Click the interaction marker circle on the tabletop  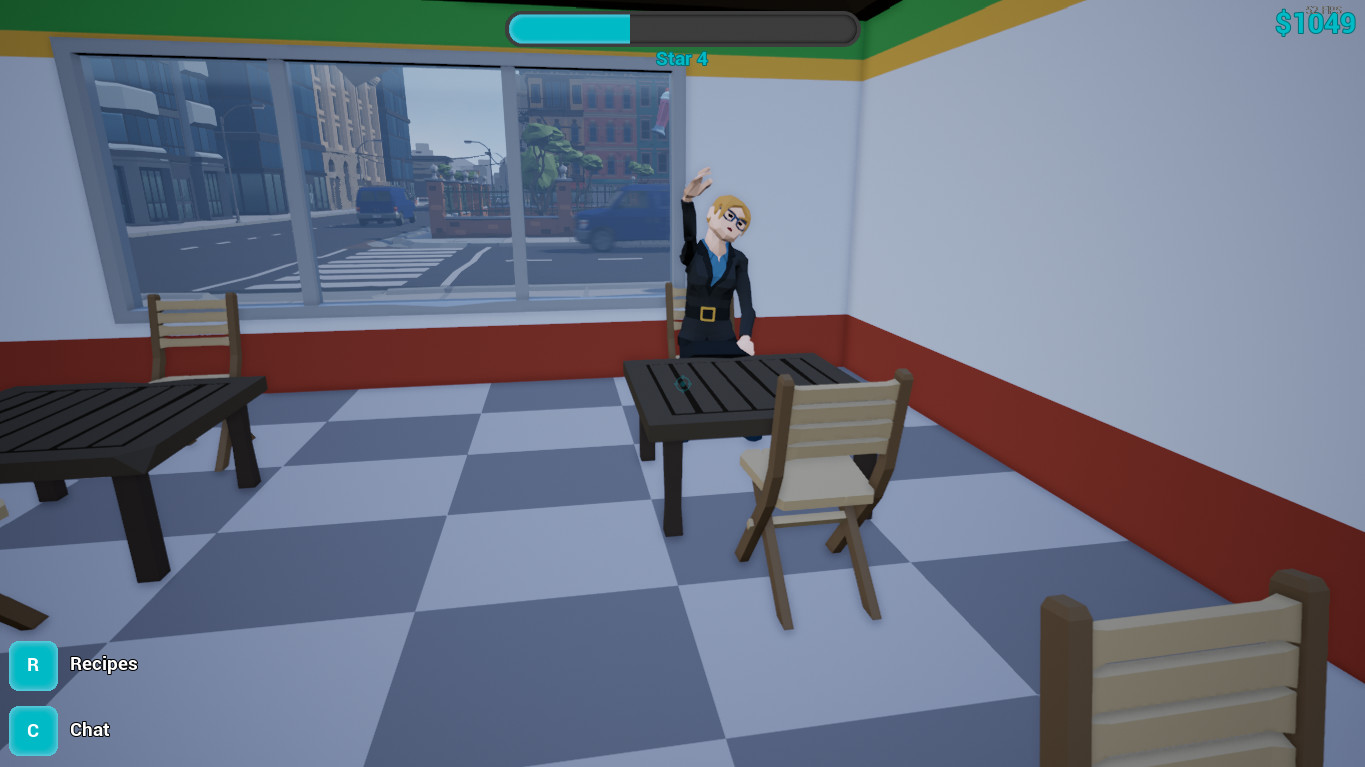[x=683, y=385]
